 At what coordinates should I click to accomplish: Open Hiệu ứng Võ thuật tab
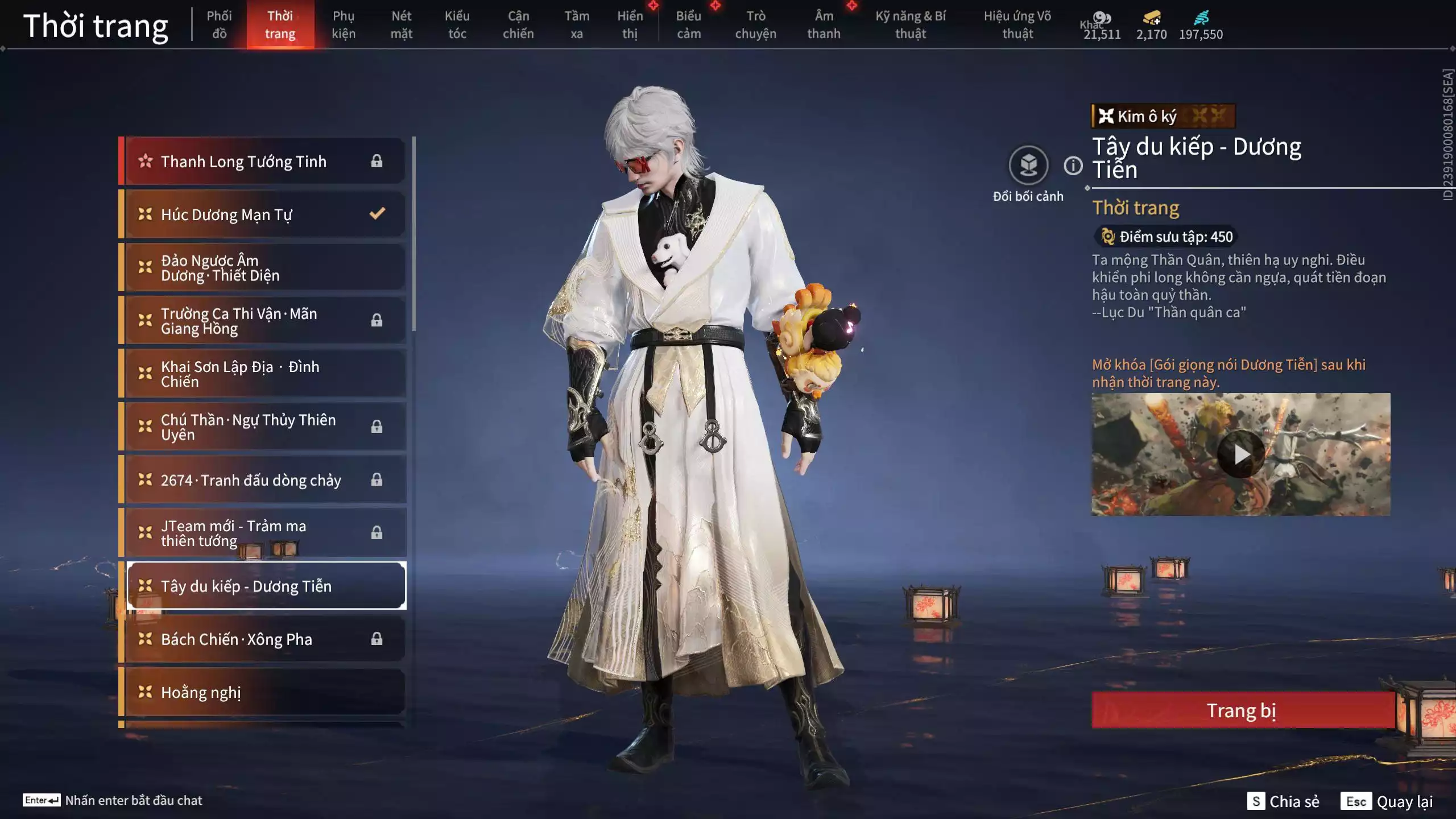pos(1017,24)
